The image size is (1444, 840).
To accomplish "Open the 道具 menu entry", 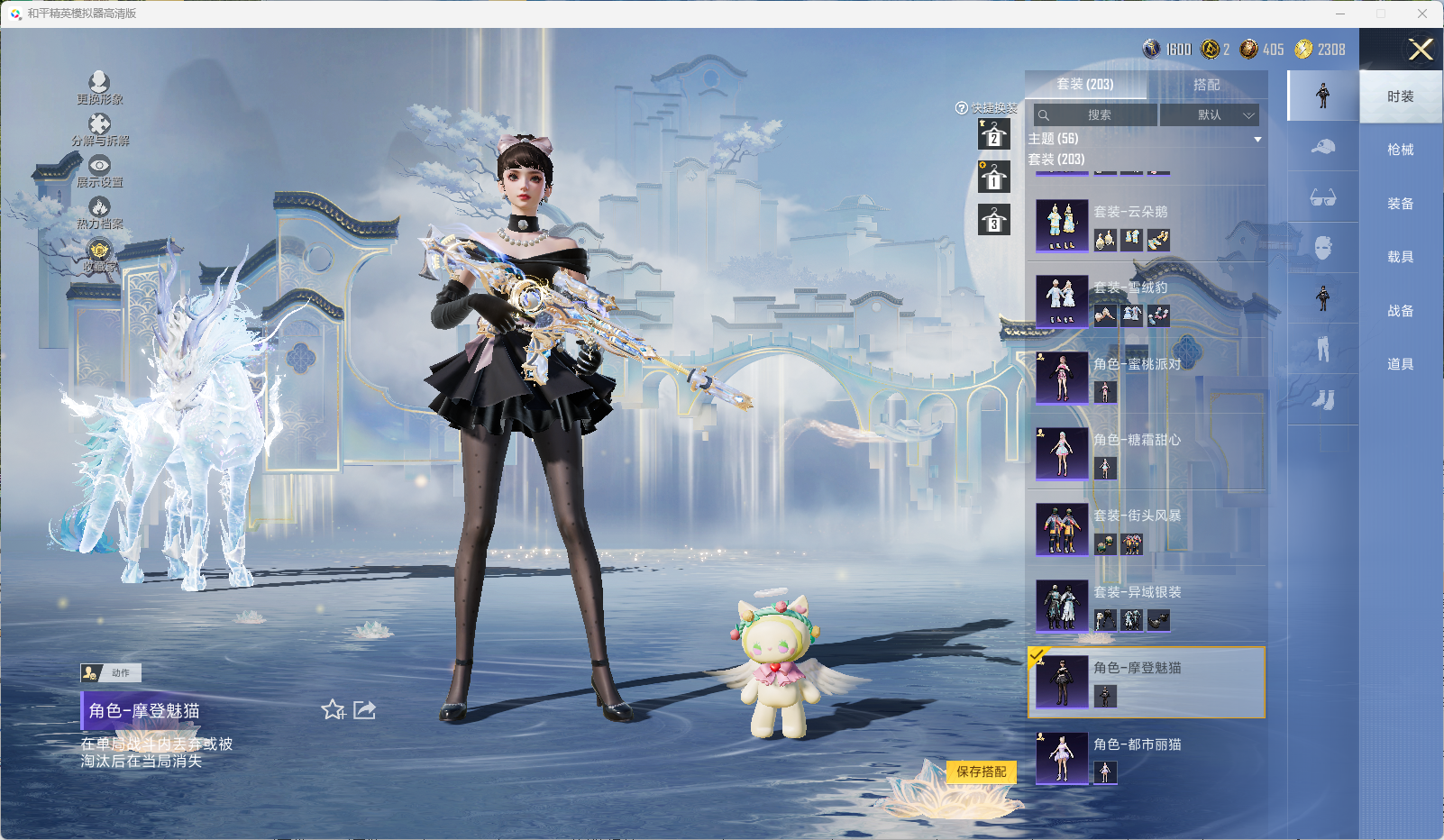I will coord(1400,364).
